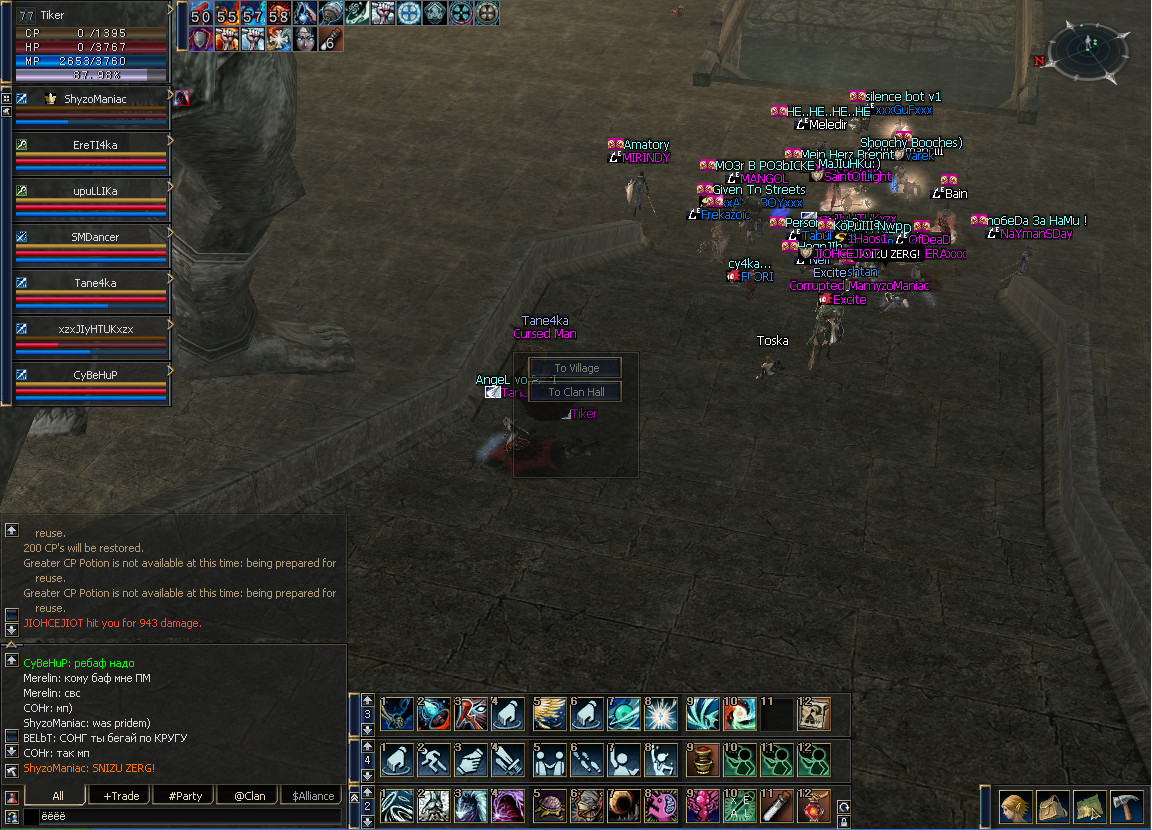
Task: Select the @Clan chat tab
Action: (x=249, y=796)
